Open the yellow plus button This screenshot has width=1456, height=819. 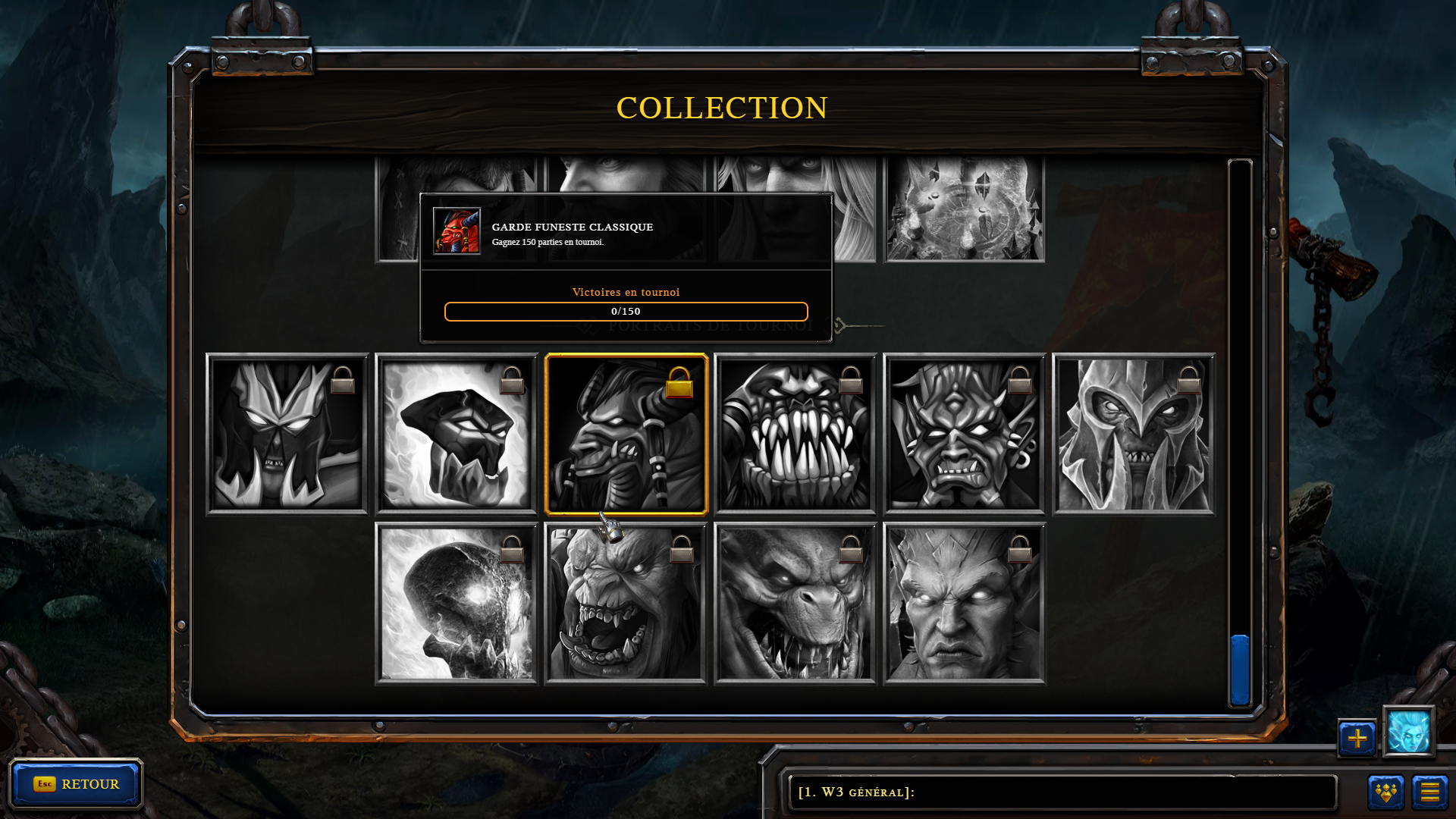click(1357, 738)
